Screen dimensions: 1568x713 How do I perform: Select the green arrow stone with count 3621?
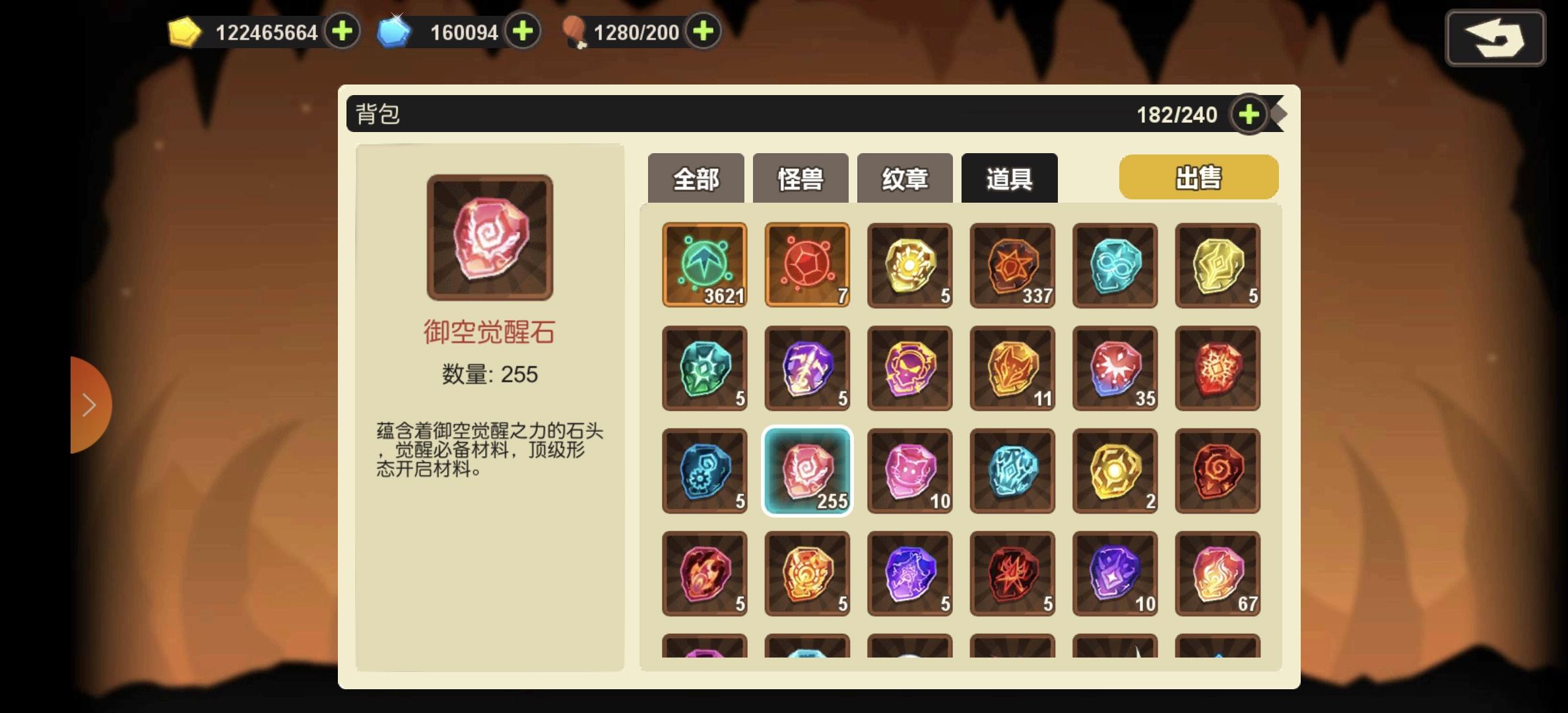[x=704, y=266]
